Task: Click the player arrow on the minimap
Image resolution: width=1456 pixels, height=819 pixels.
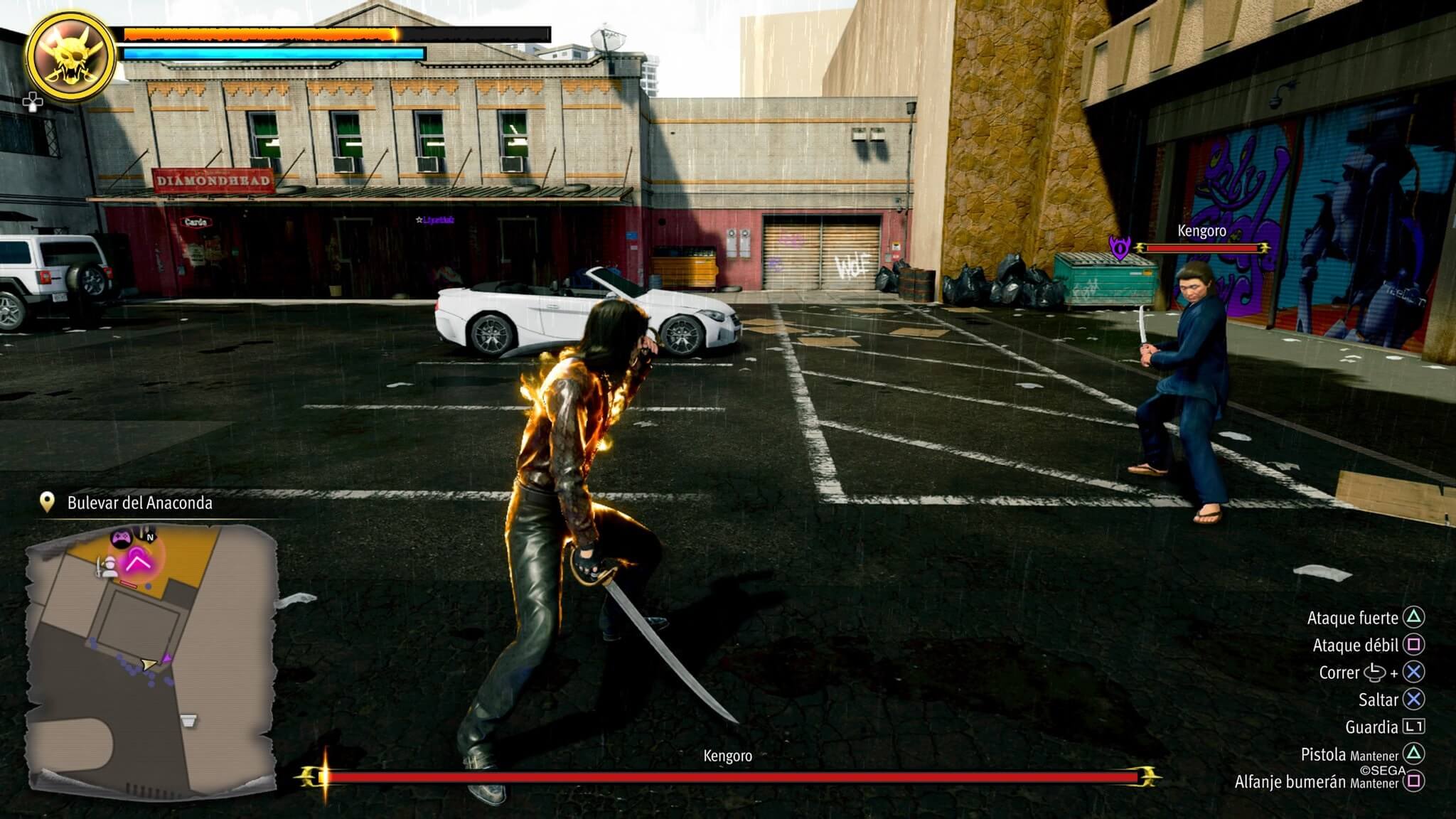Action: click(149, 664)
